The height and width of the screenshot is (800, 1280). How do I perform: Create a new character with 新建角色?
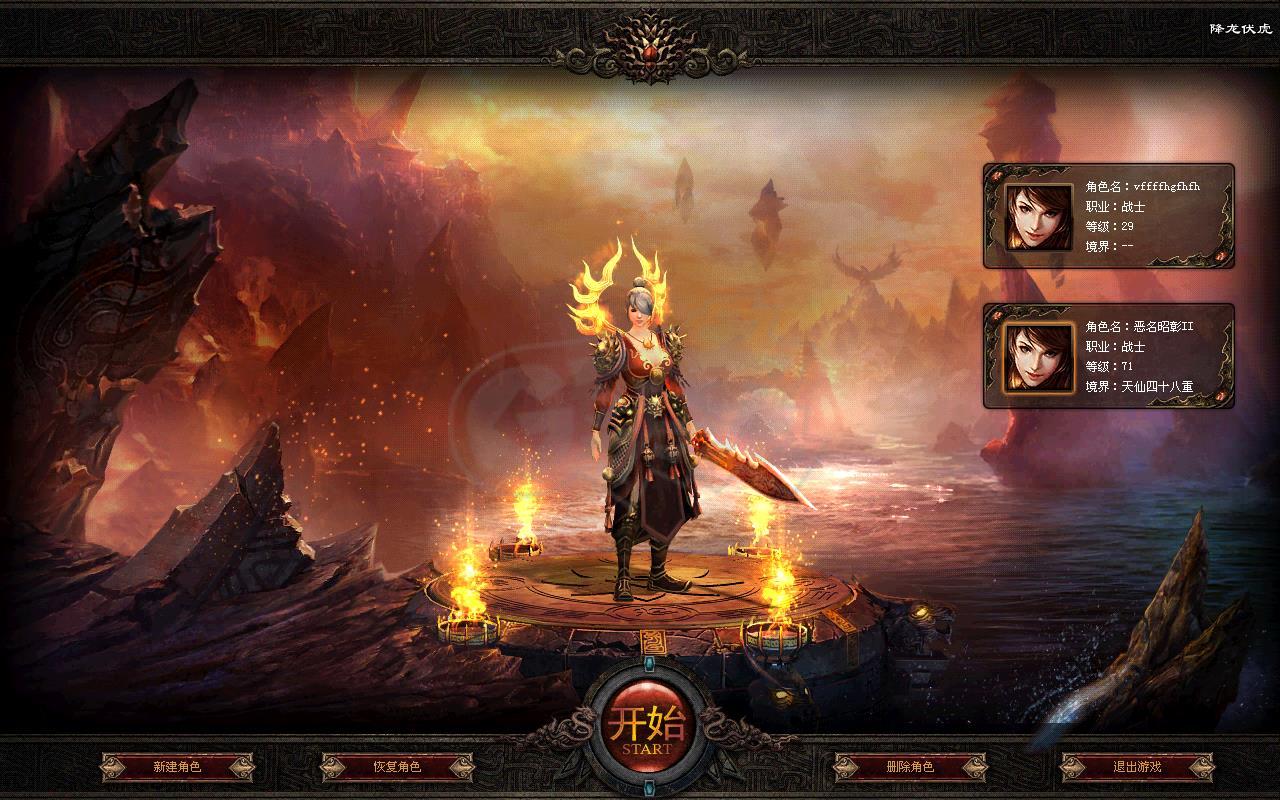pyautogui.click(x=177, y=767)
